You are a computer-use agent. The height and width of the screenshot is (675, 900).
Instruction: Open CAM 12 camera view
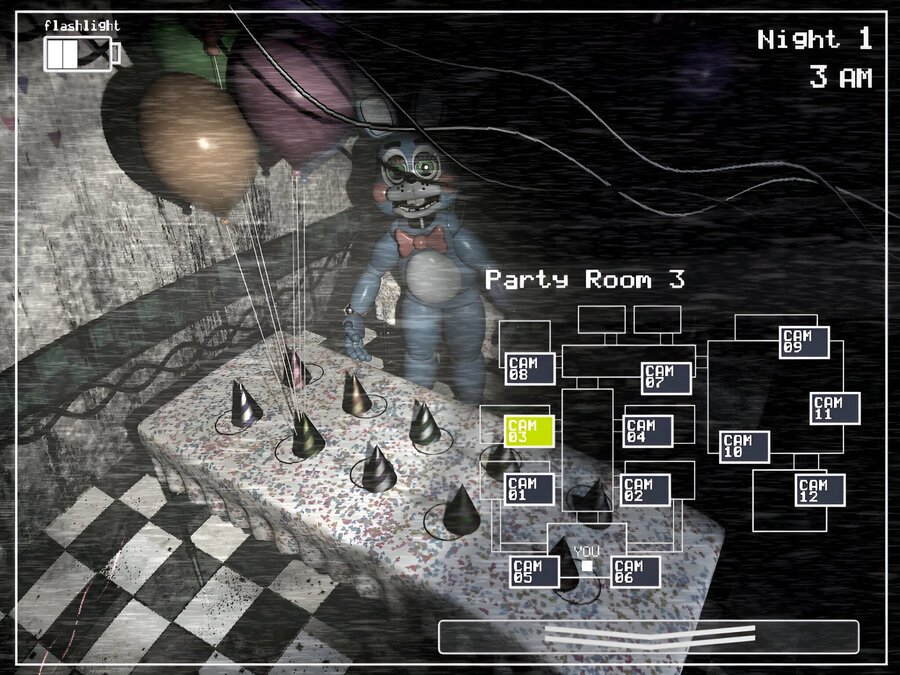pyautogui.click(x=821, y=490)
